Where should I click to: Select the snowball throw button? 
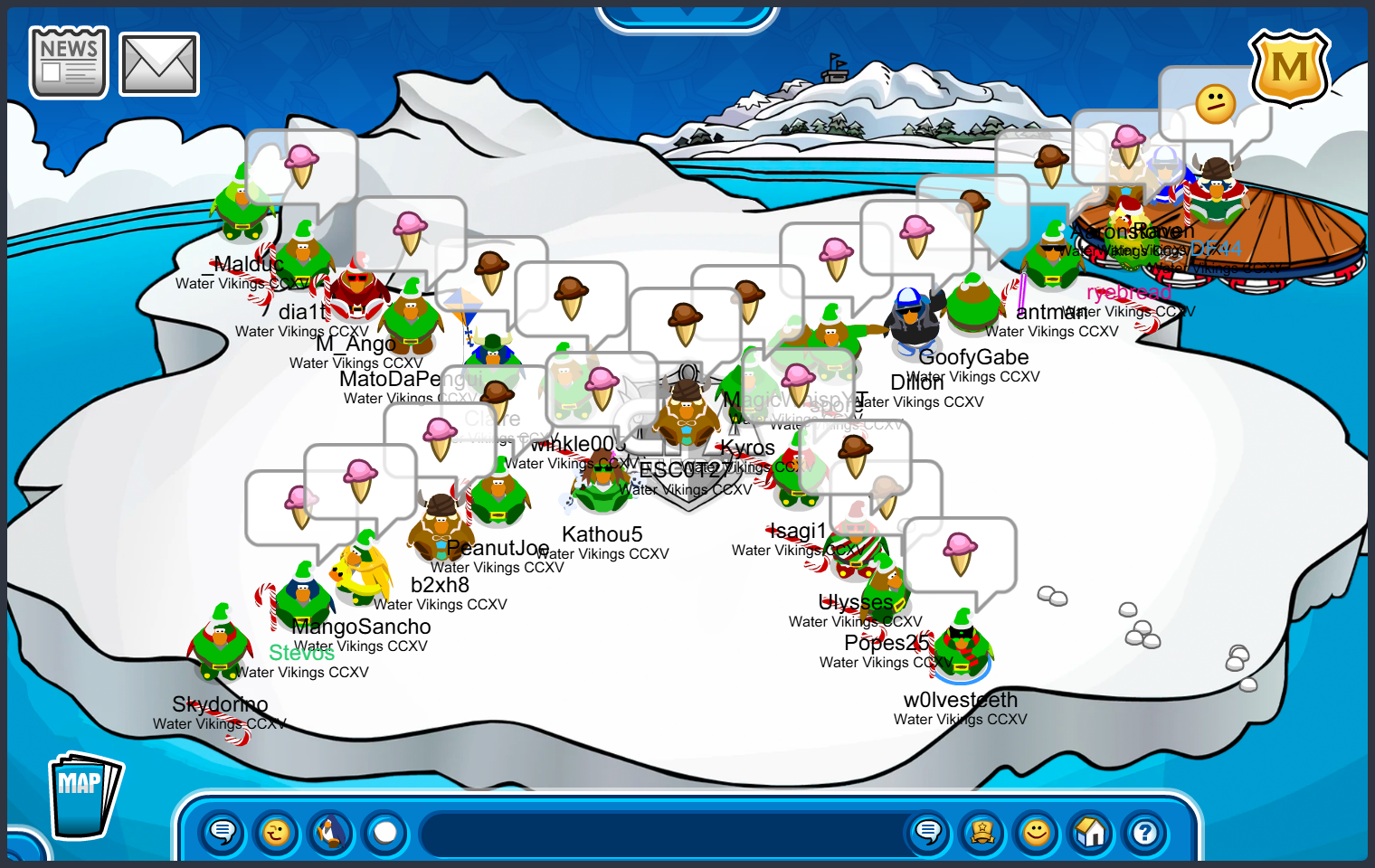click(x=385, y=832)
